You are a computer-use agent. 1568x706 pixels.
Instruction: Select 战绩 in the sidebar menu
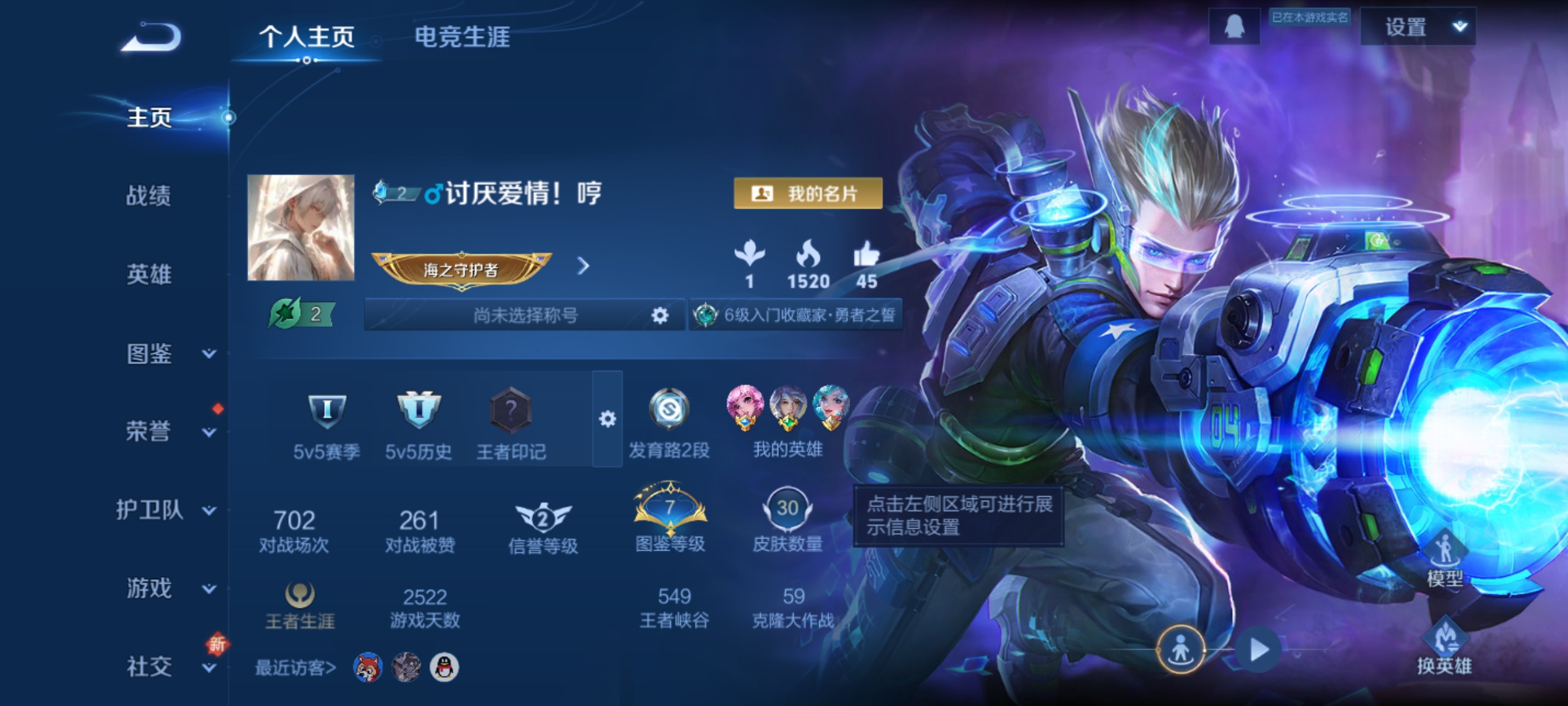pos(149,197)
